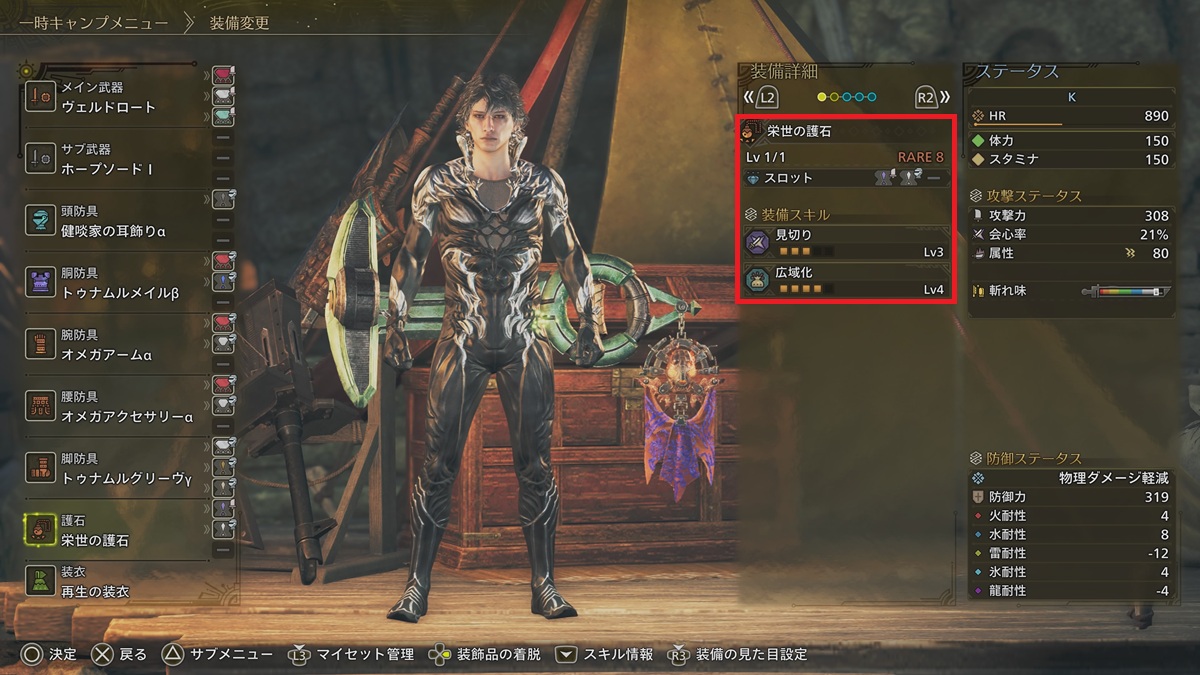Select the 再生の装衣 mantle slot
This screenshot has width=1200, height=675.
(x=115, y=583)
